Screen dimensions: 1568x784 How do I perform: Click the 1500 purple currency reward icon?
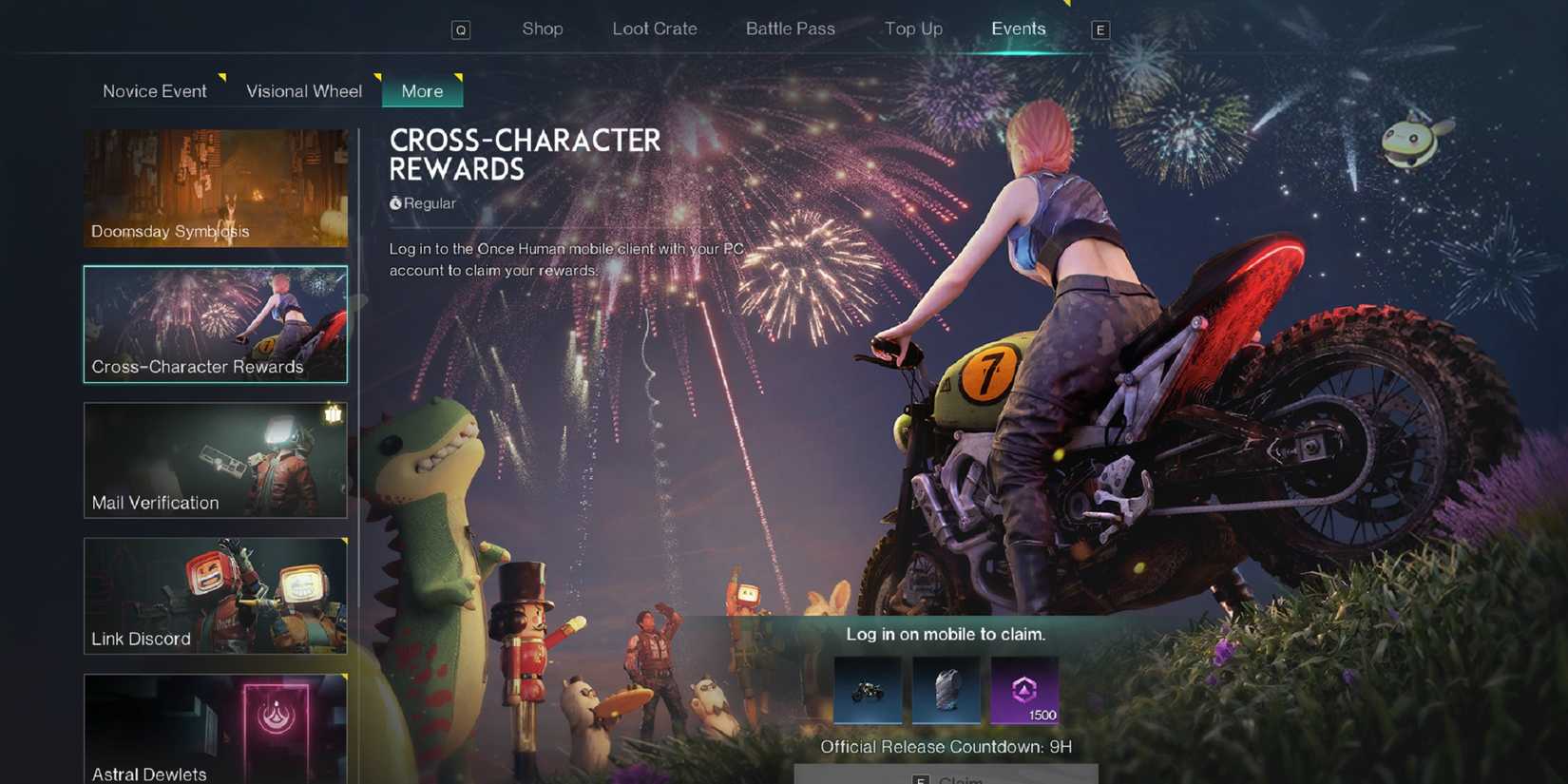pyautogui.click(x=1023, y=691)
